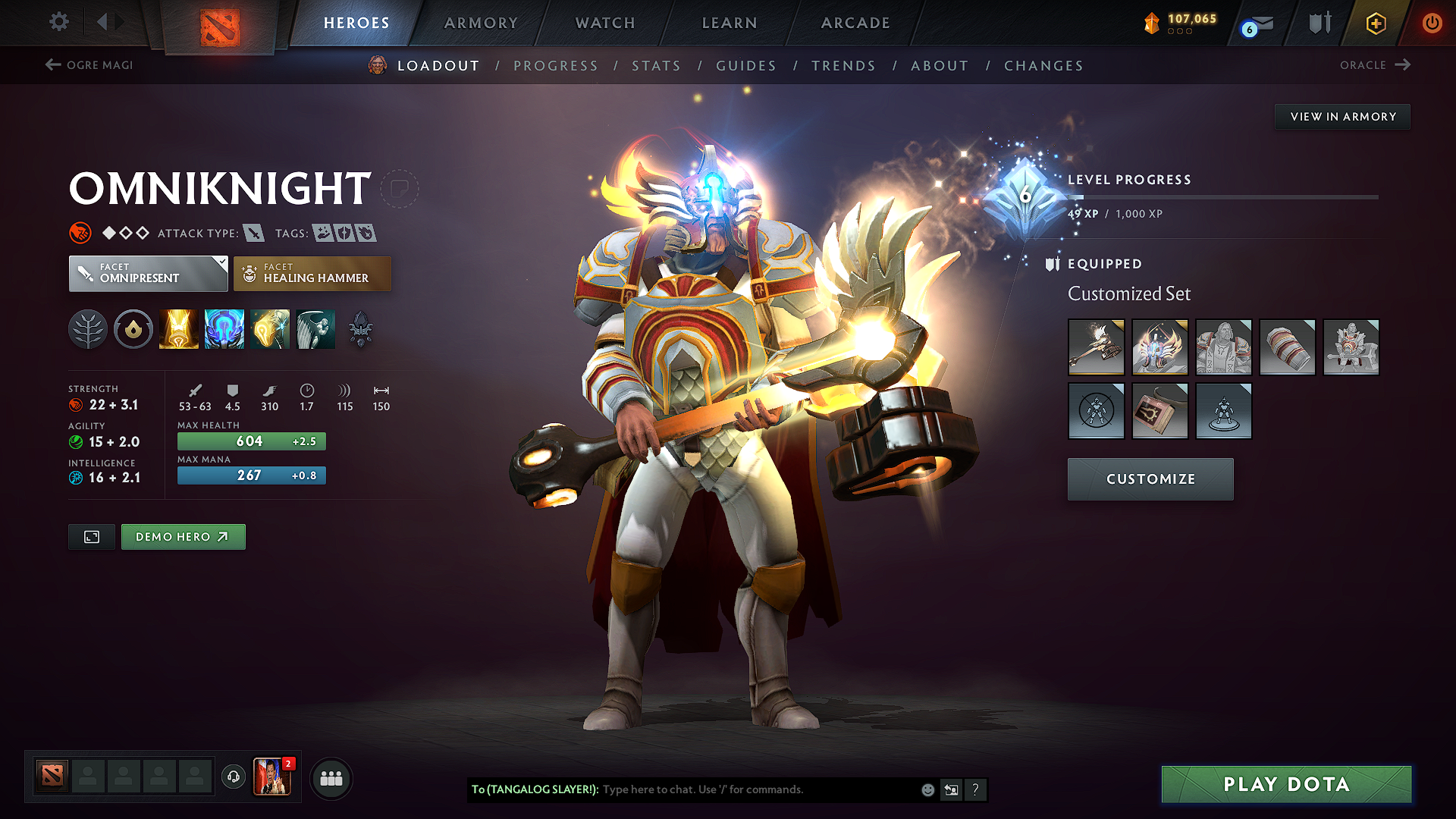Open the Watch tab
1456x819 pixels.
tap(605, 23)
